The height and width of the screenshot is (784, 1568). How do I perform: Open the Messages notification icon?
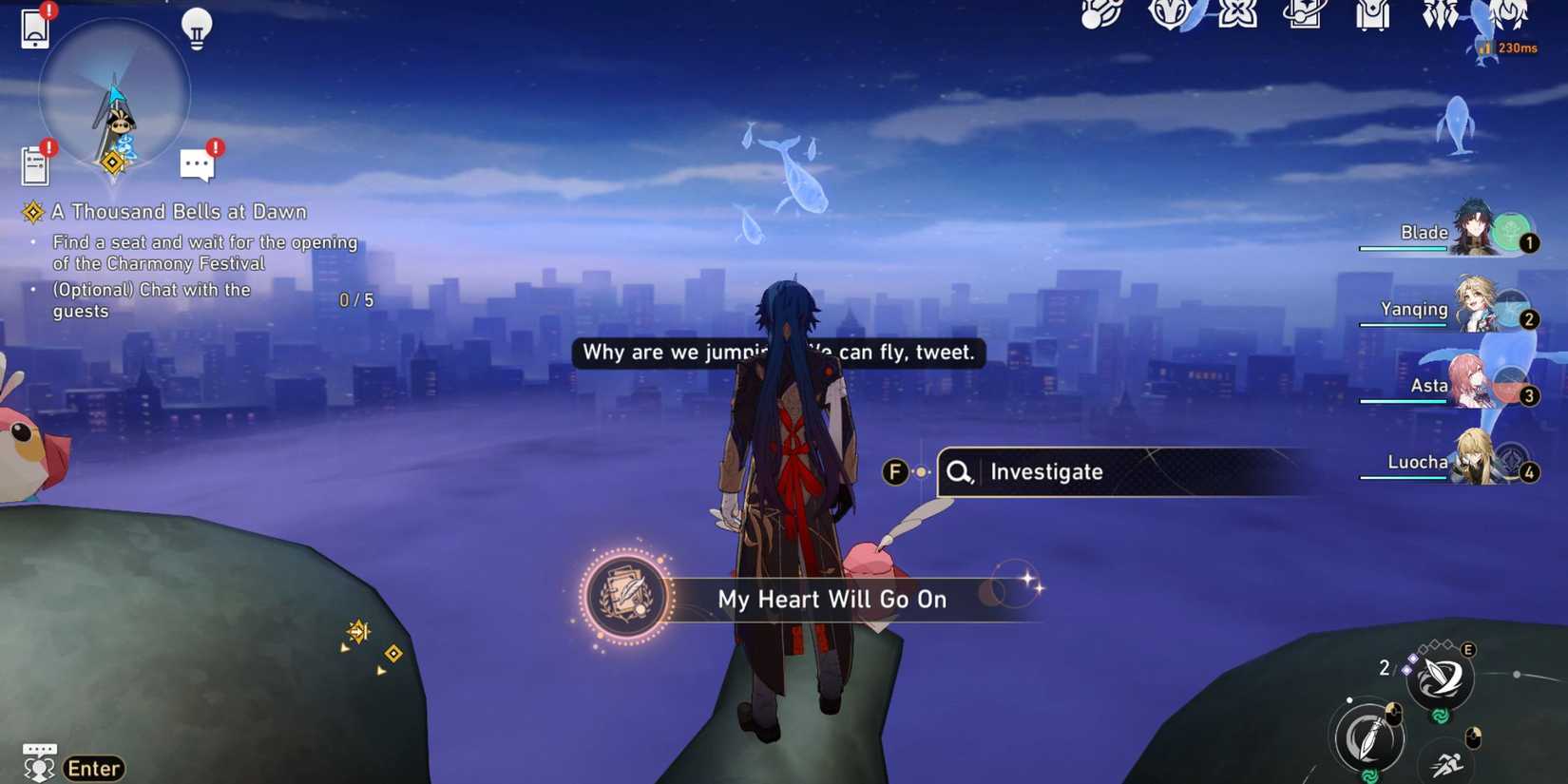(x=197, y=163)
